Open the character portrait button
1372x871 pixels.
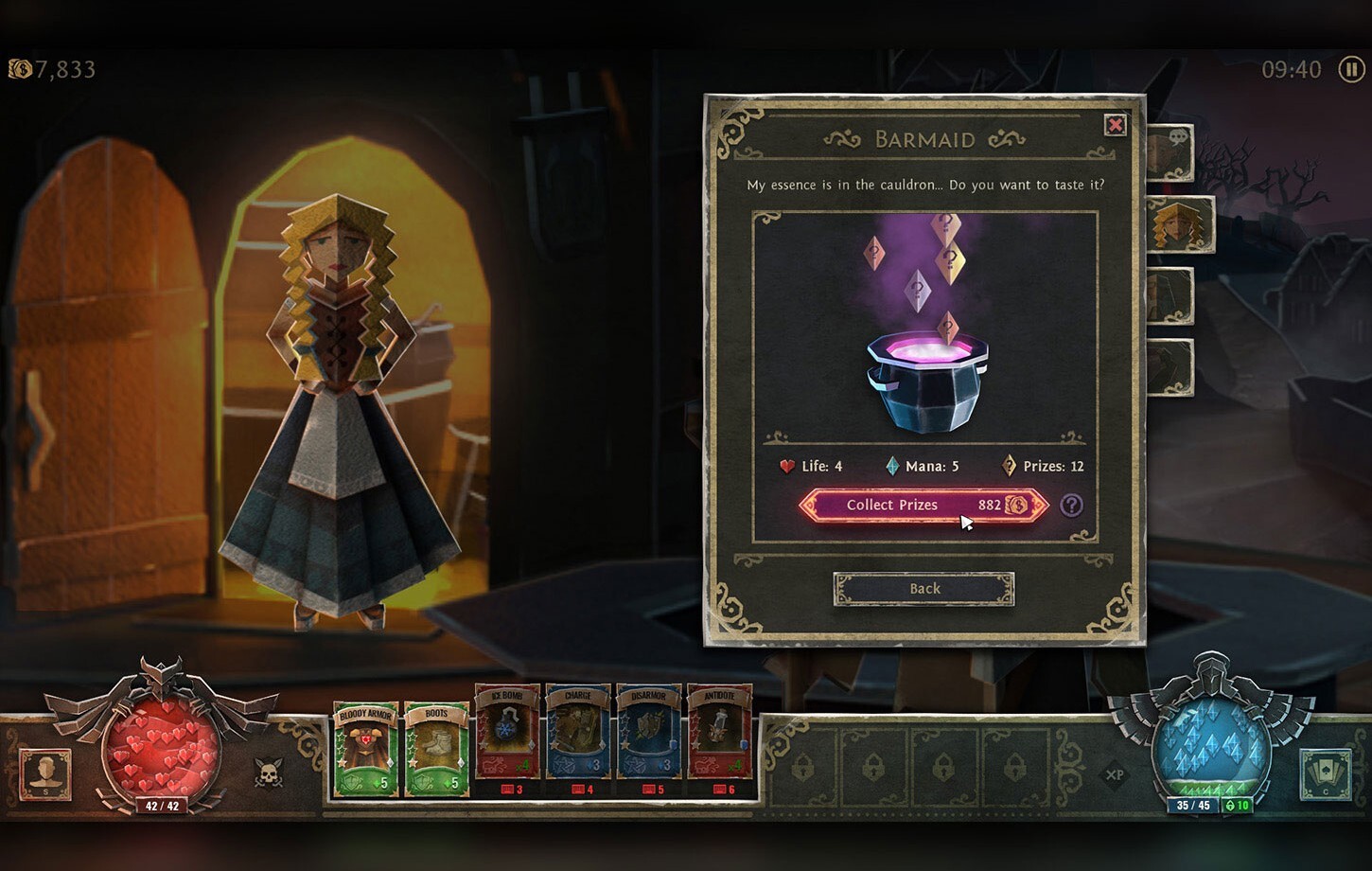[45, 773]
